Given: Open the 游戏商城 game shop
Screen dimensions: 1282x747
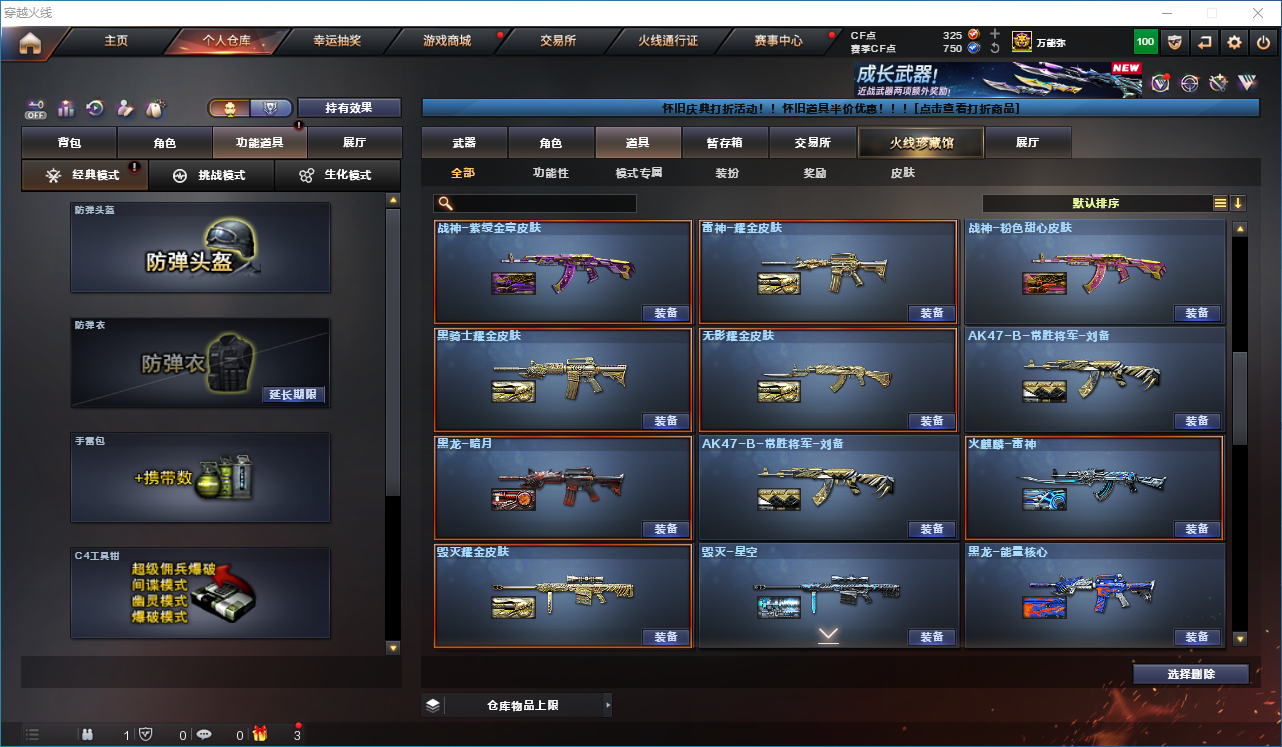Looking at the screenshot, I should pyautogui.click(x=446, y=41).
